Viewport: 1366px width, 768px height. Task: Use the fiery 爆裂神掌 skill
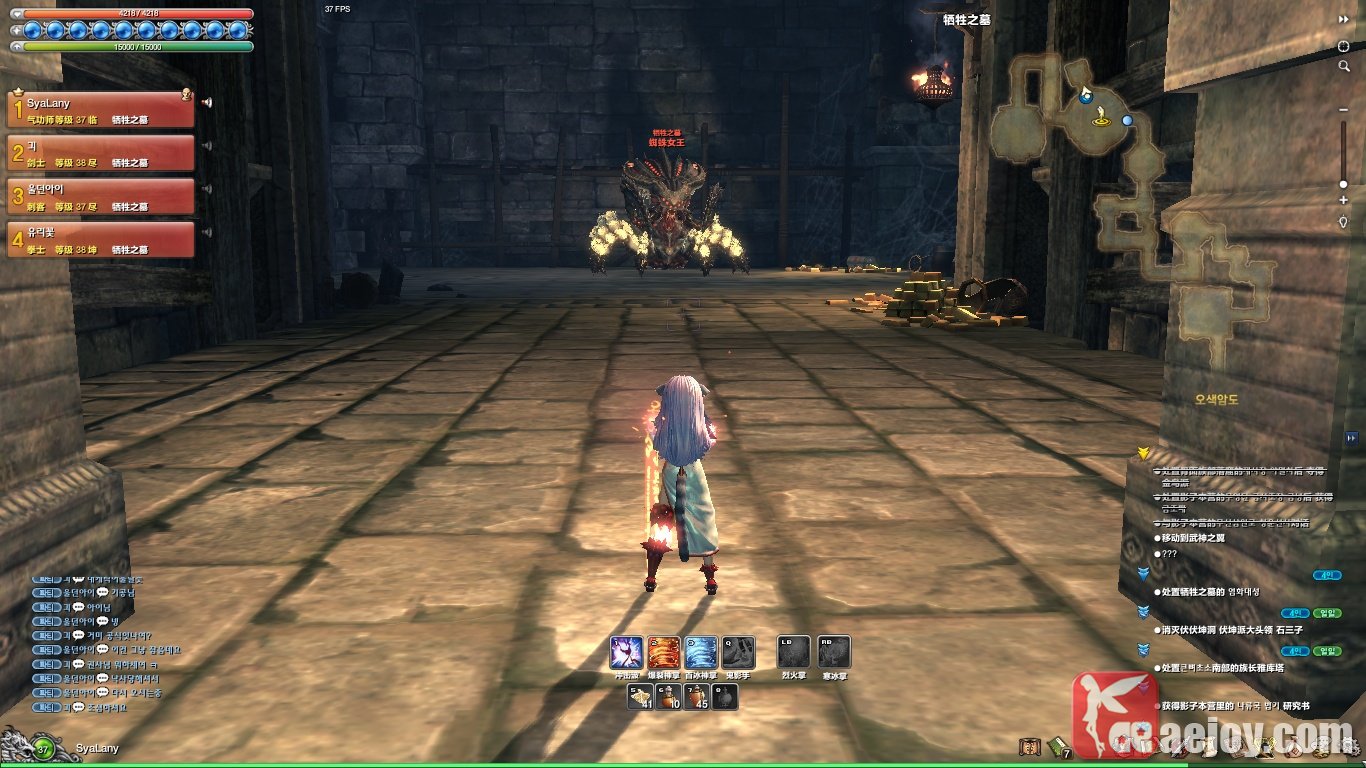(x=664, y=653)
